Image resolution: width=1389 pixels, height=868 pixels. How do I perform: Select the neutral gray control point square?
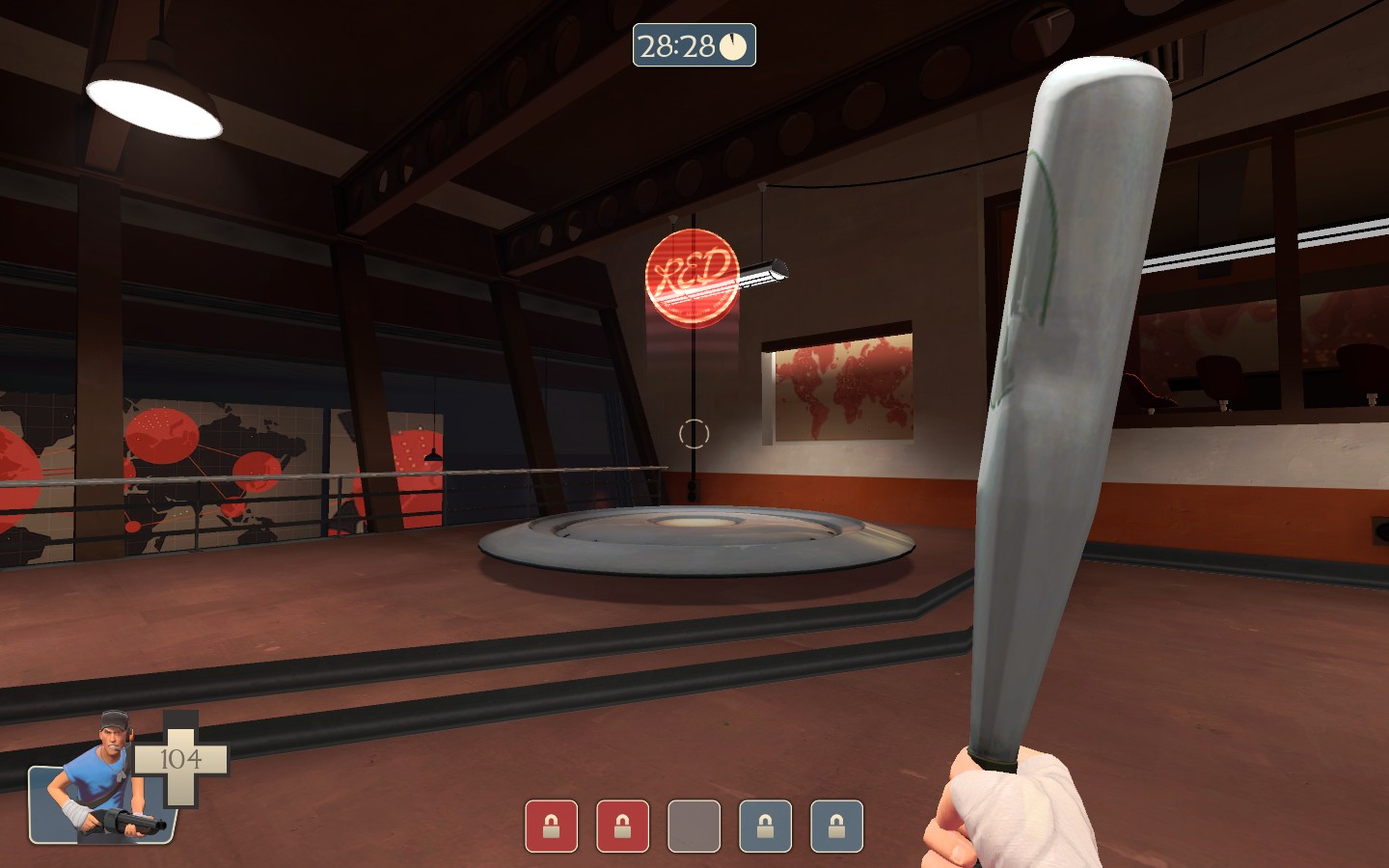pyautogui.click(x=694, y=827)
